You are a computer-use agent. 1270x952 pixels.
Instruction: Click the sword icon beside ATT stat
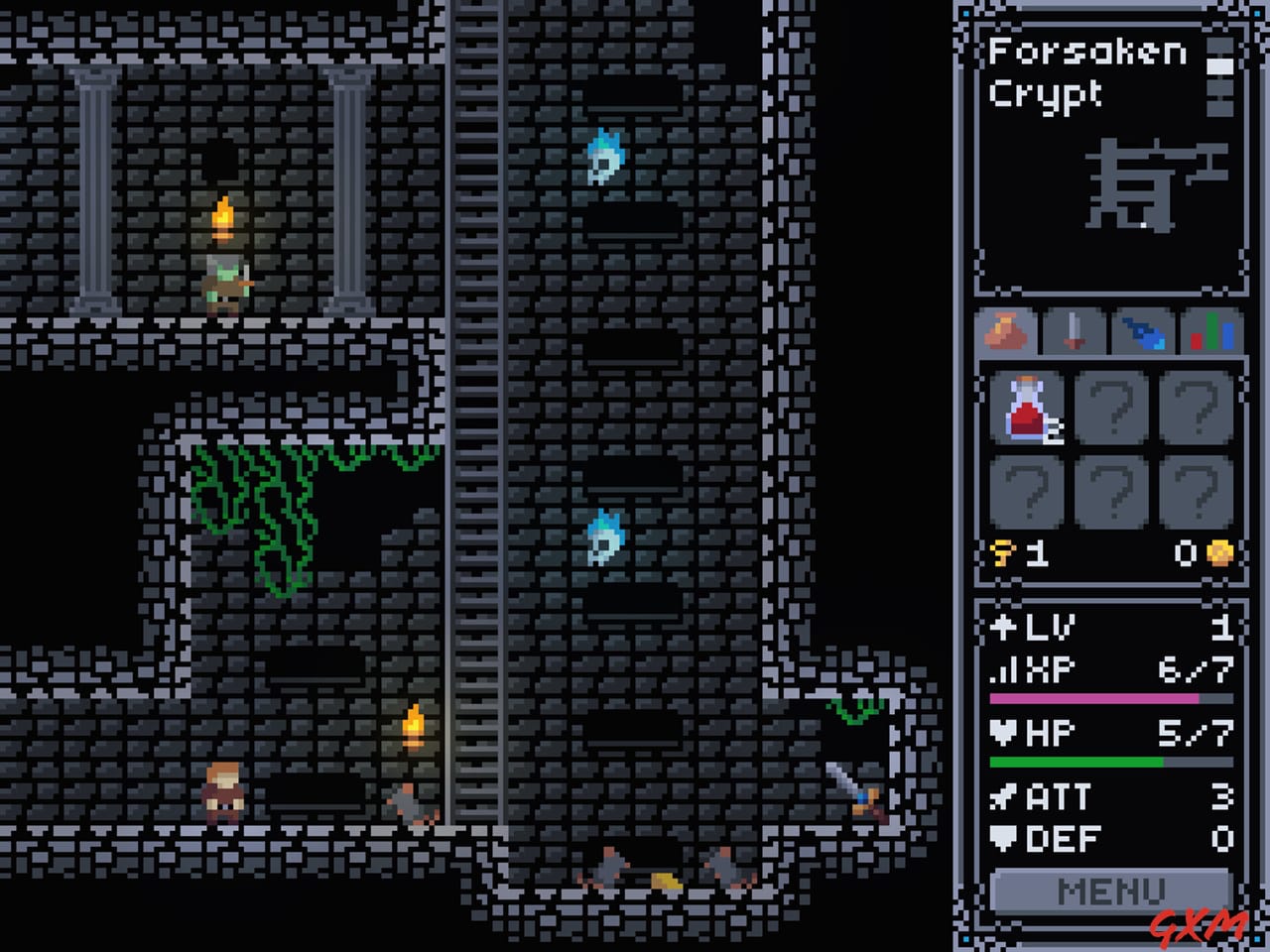[1003, 797]
